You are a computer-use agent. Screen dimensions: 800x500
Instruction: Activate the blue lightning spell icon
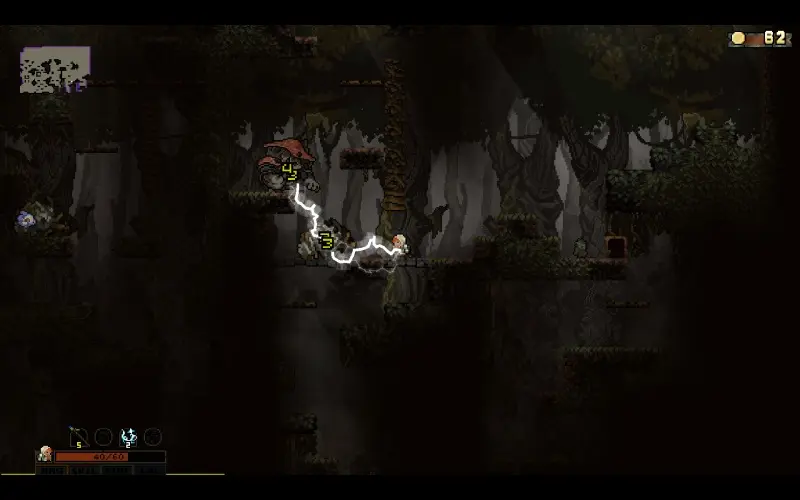pos(128,437)
